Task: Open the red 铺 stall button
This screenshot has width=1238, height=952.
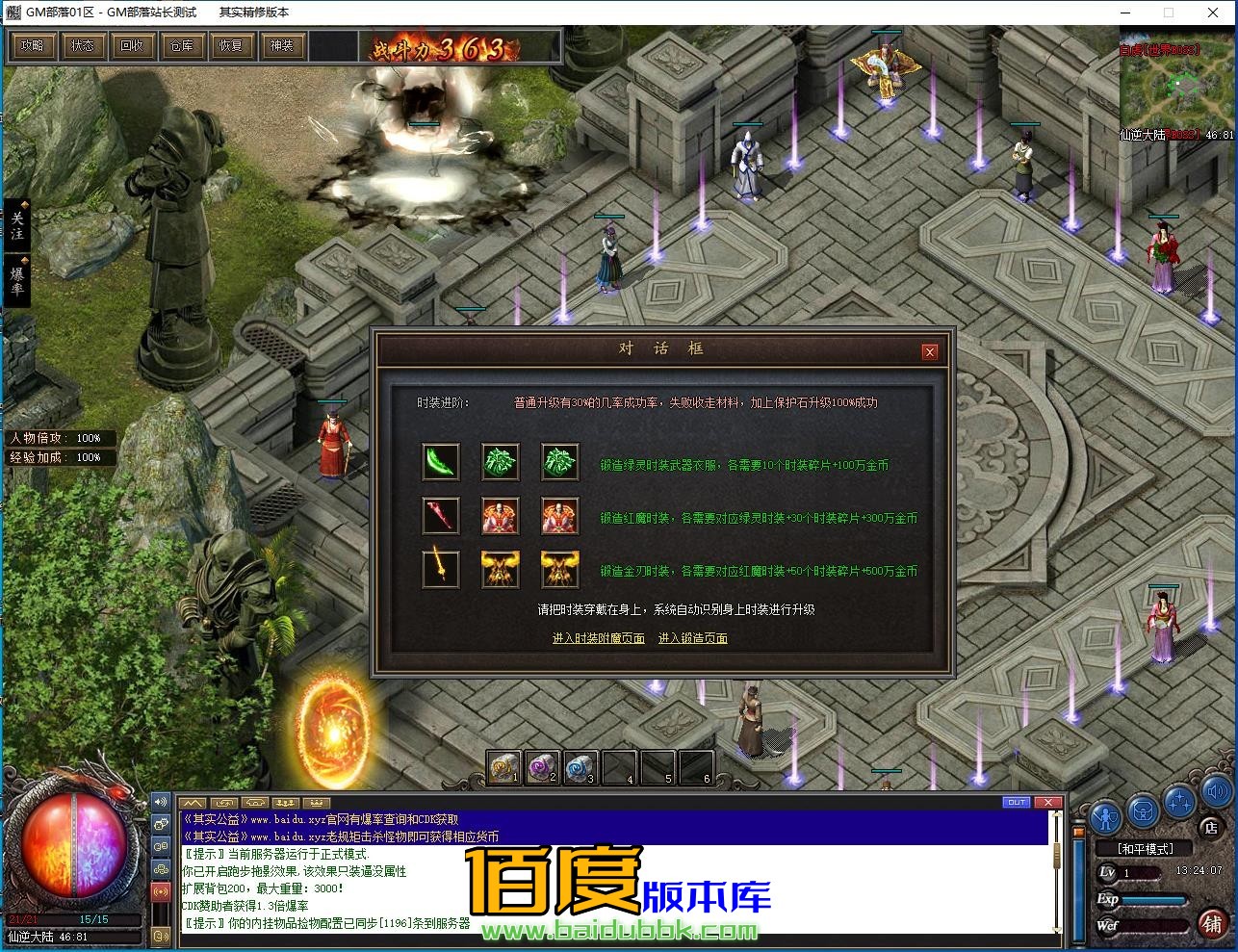Action: pyautogui.click(x=1211, y=925)
